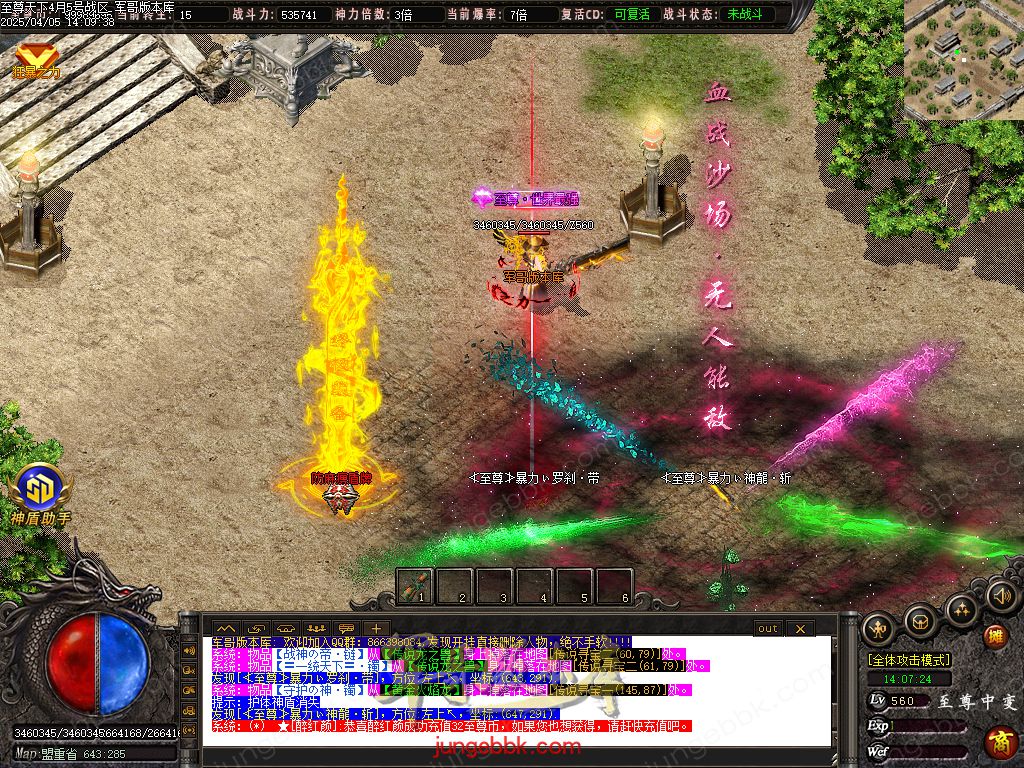Viewport: 1024px width, 768px height.
Task: Close the chat panel with the X button
Action: (800, 629)
